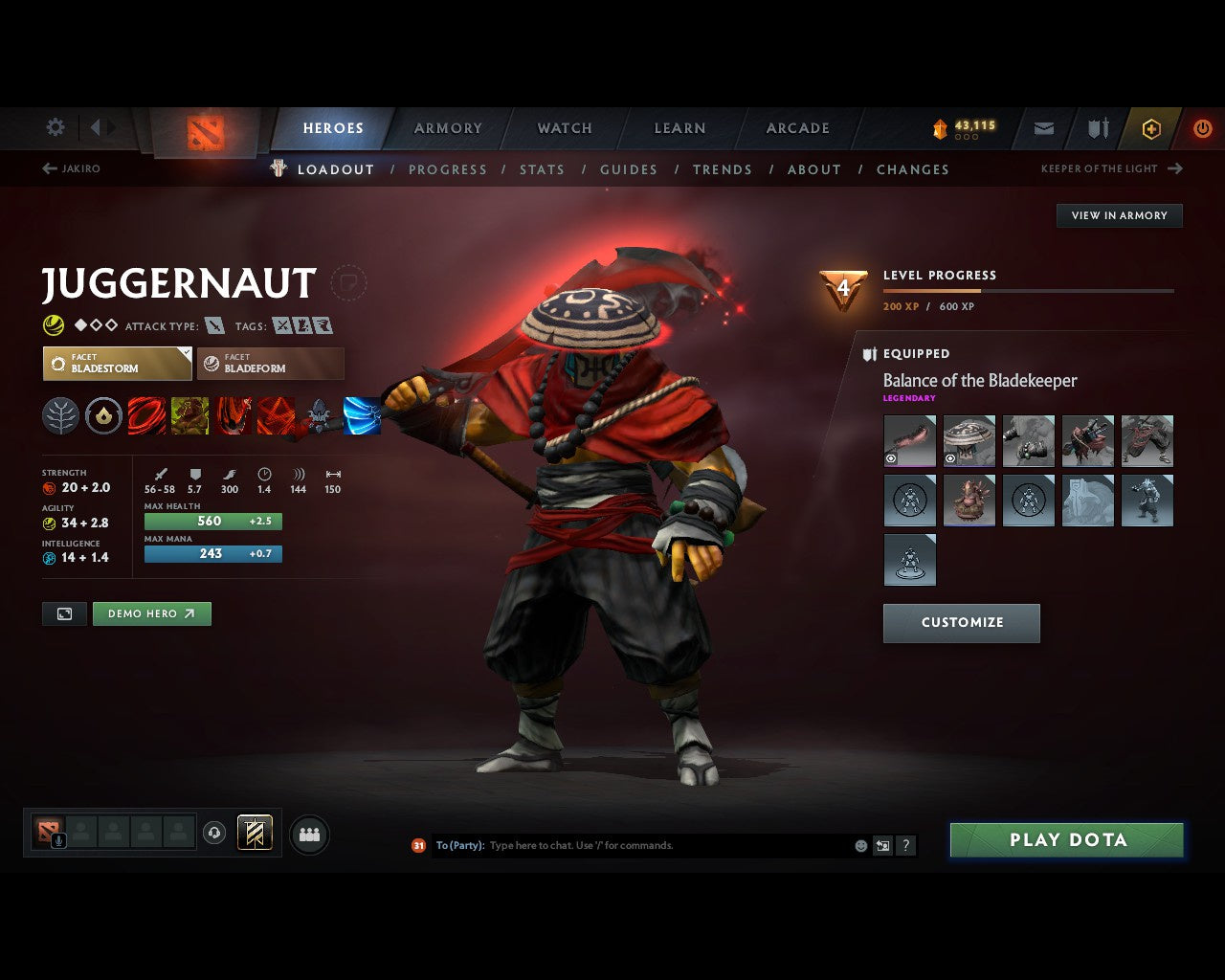Click the shards currency icon showing 43,115
This screenshot has height=980, width=1225.
pyautogui.click(x=941, y=126)
